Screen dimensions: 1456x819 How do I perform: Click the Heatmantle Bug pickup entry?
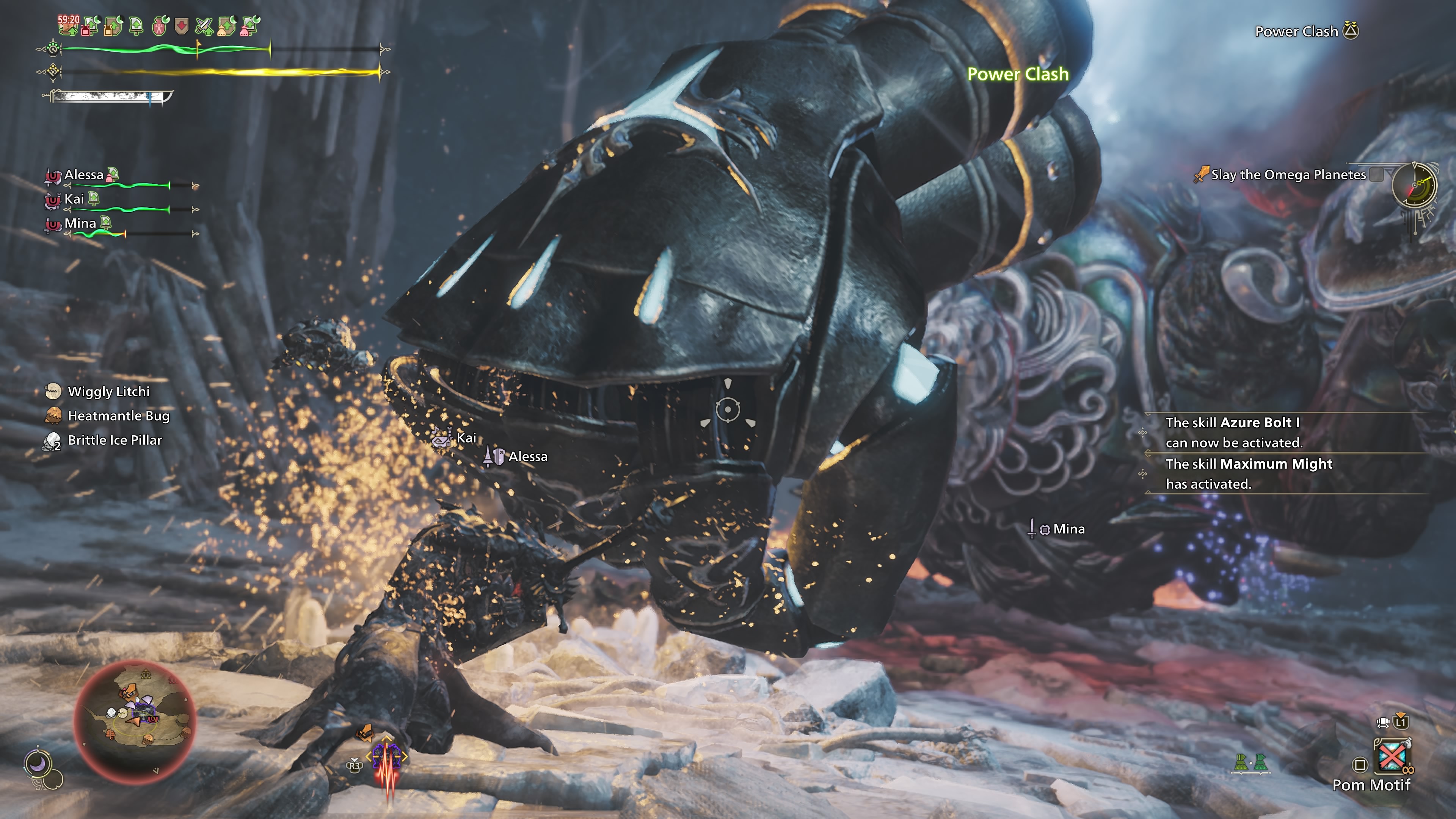[x=118, y=416]
